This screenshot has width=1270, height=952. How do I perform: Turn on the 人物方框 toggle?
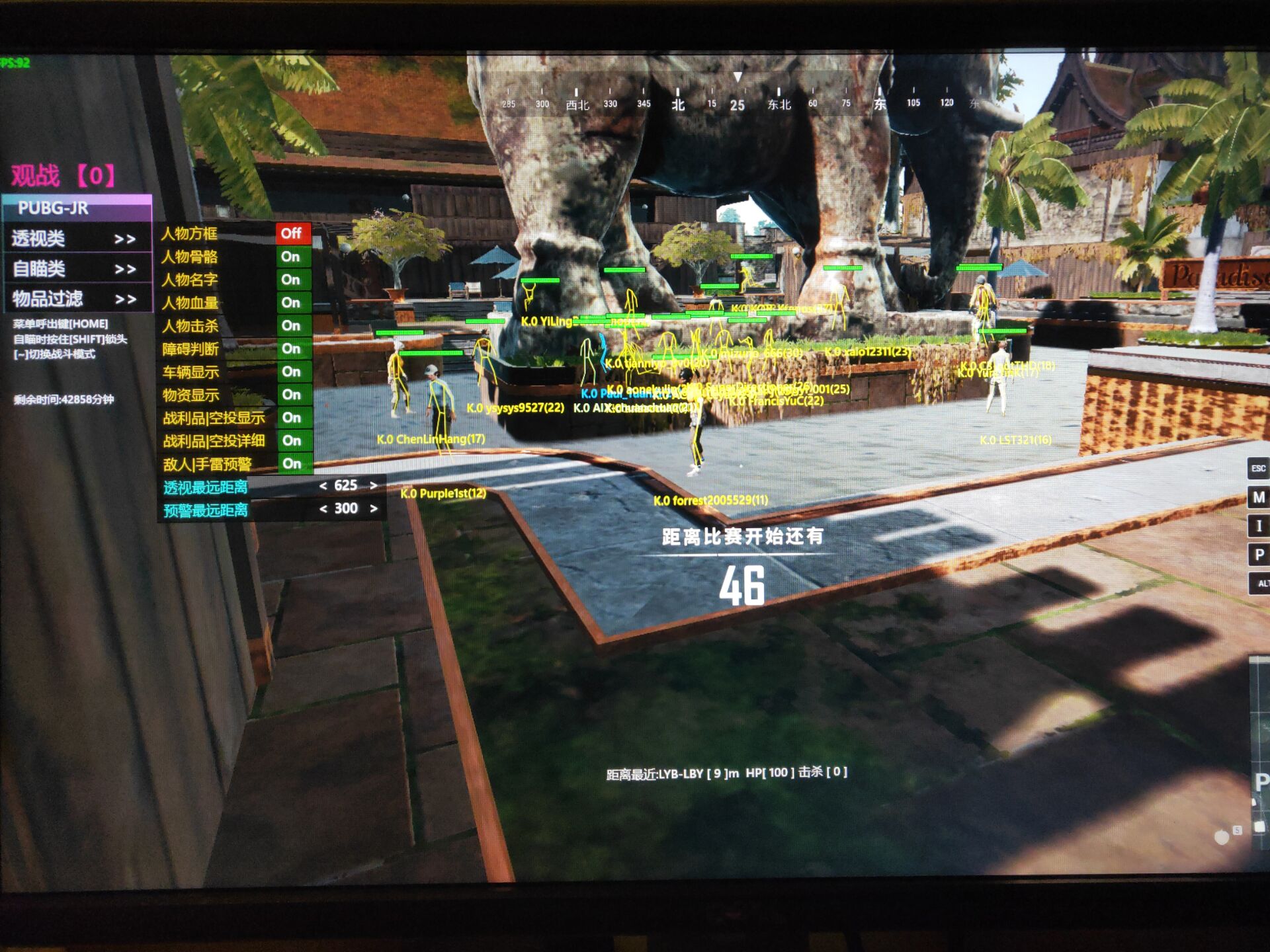(292, 233)
